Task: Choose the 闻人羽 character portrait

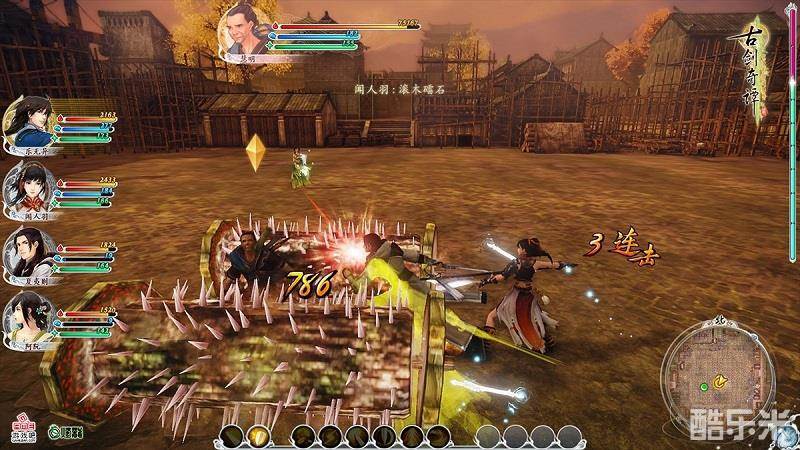Action: [27, 188]
